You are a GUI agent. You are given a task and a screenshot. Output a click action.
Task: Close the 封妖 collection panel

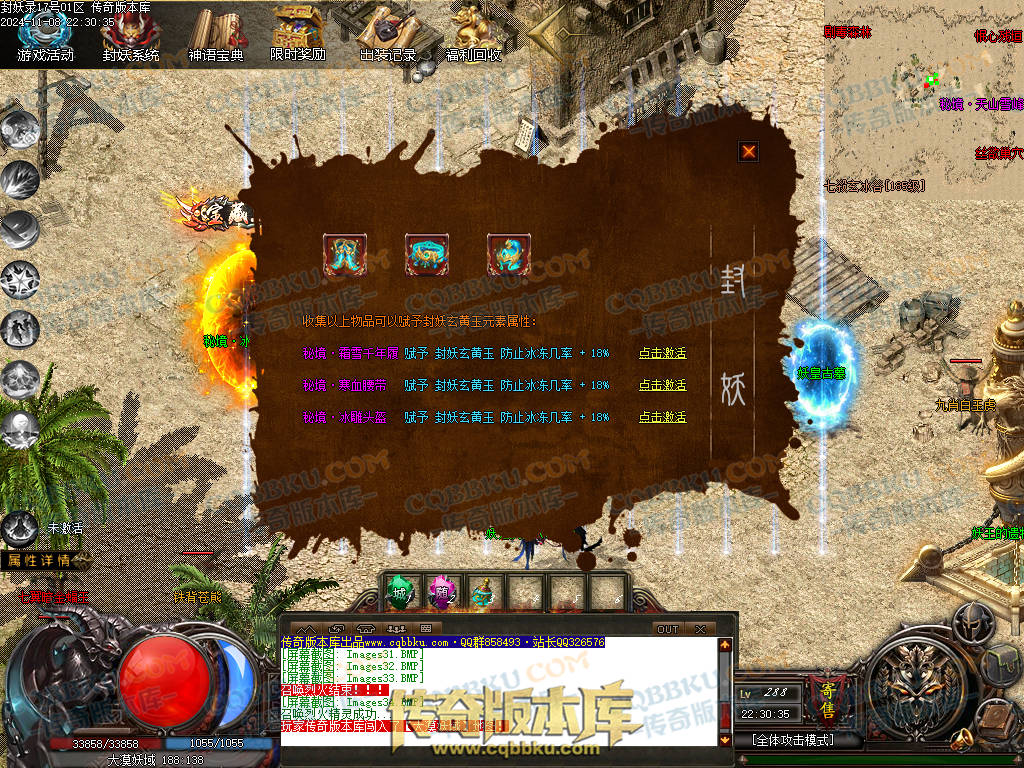748,152
